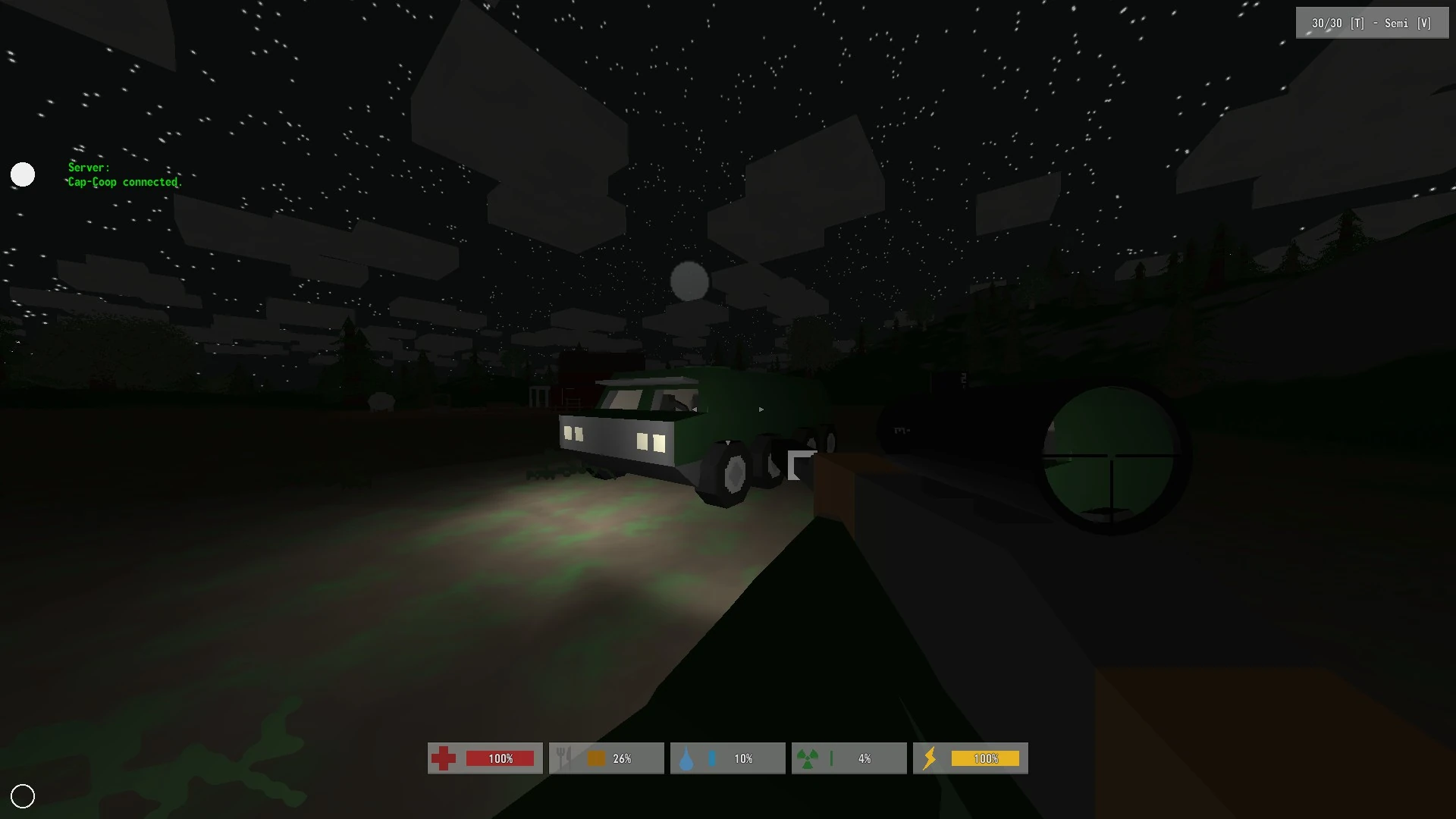This screenshot has width=1456, height=819.
Task: Click the circle indicator in bottom-left corner
Action: (24, 795)
